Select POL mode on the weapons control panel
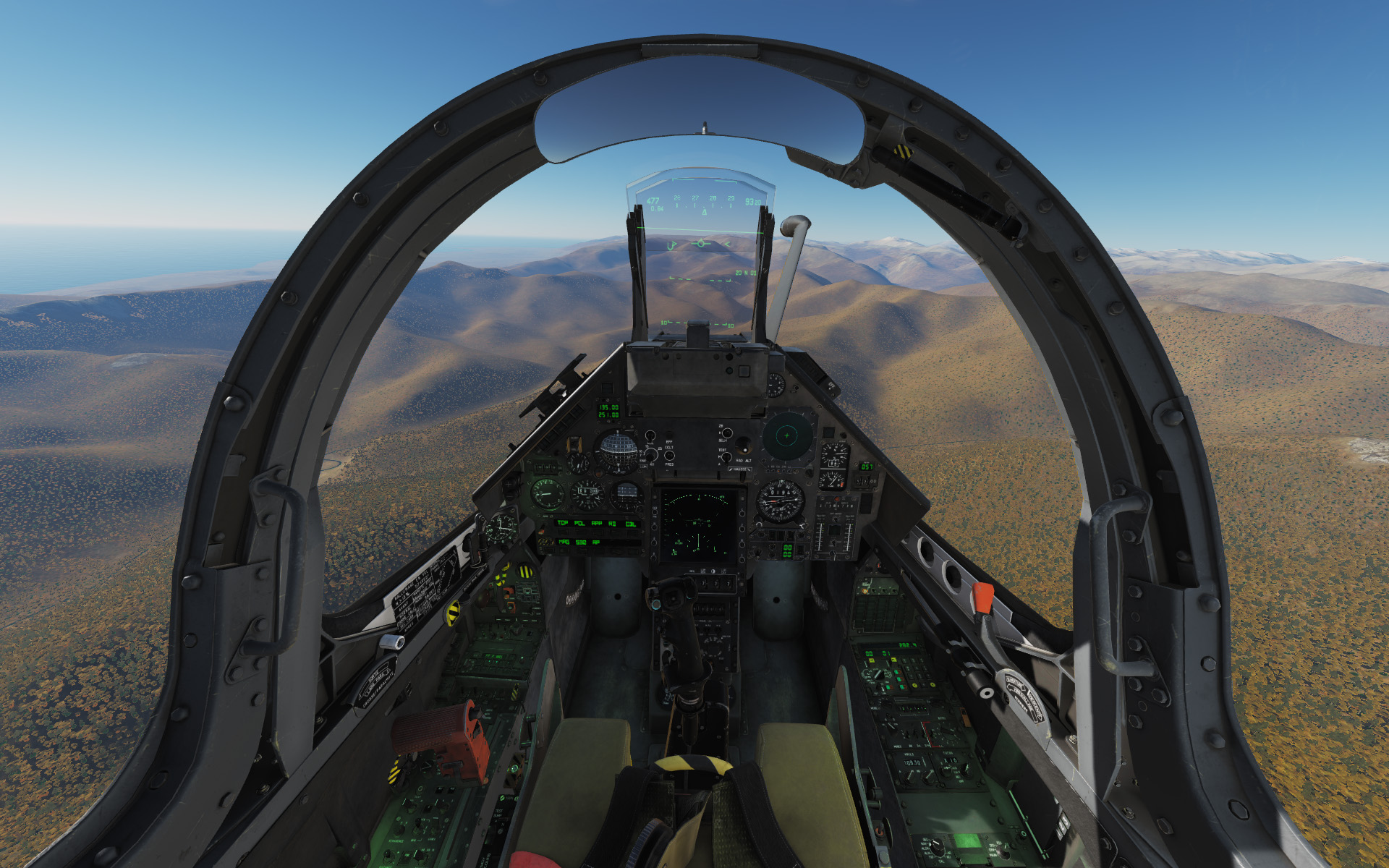Image resolution: width=1389 pixels, height=868 pixels. (x=580, y=532)
